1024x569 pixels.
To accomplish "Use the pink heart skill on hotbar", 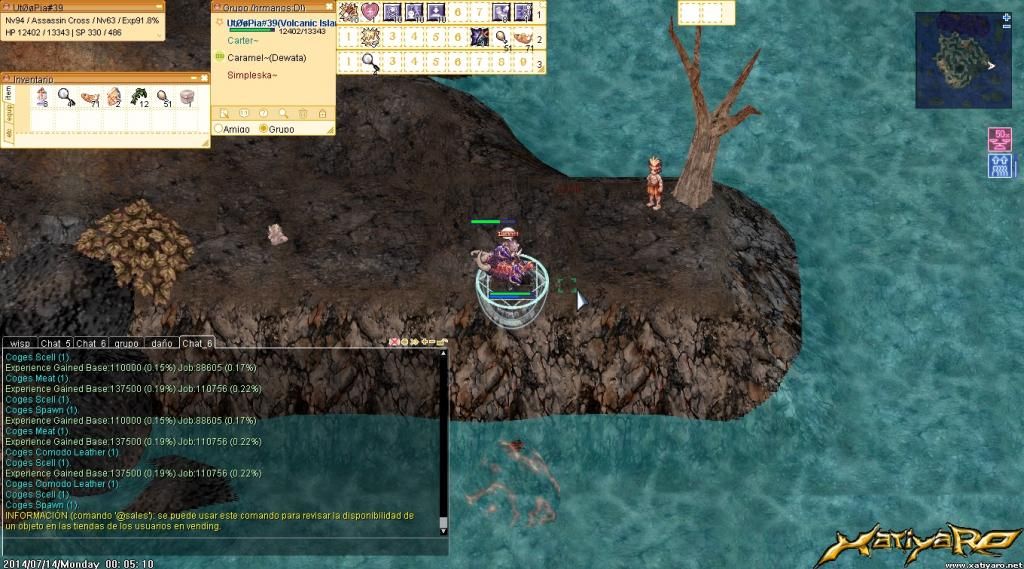I will (370, 12).
